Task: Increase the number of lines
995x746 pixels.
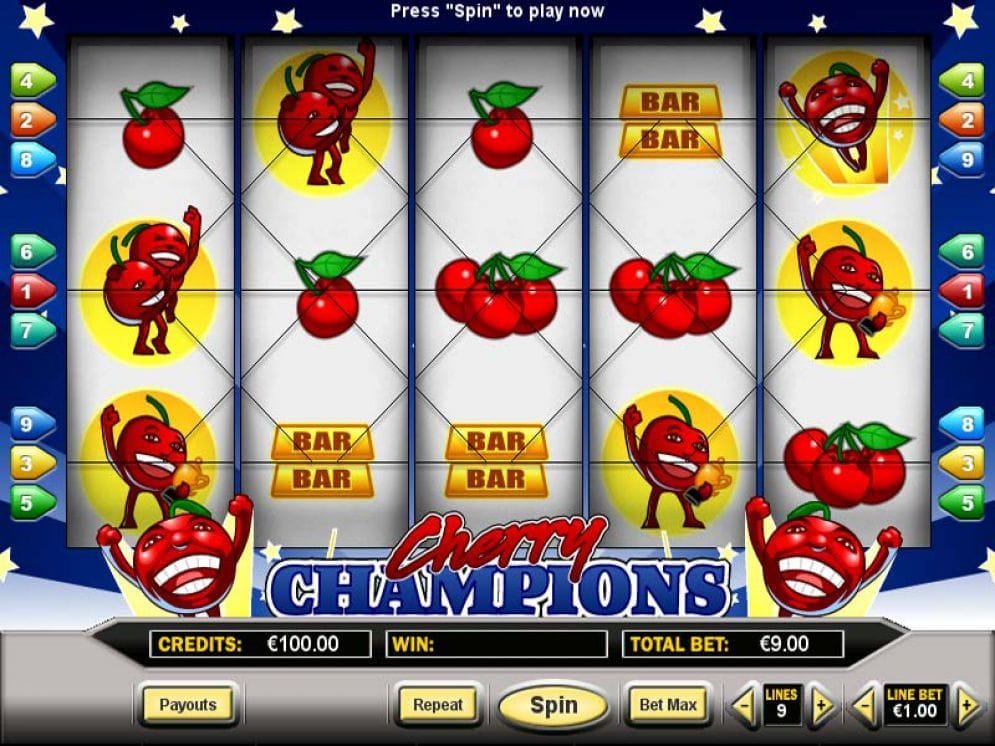Action: pos(820,707)
